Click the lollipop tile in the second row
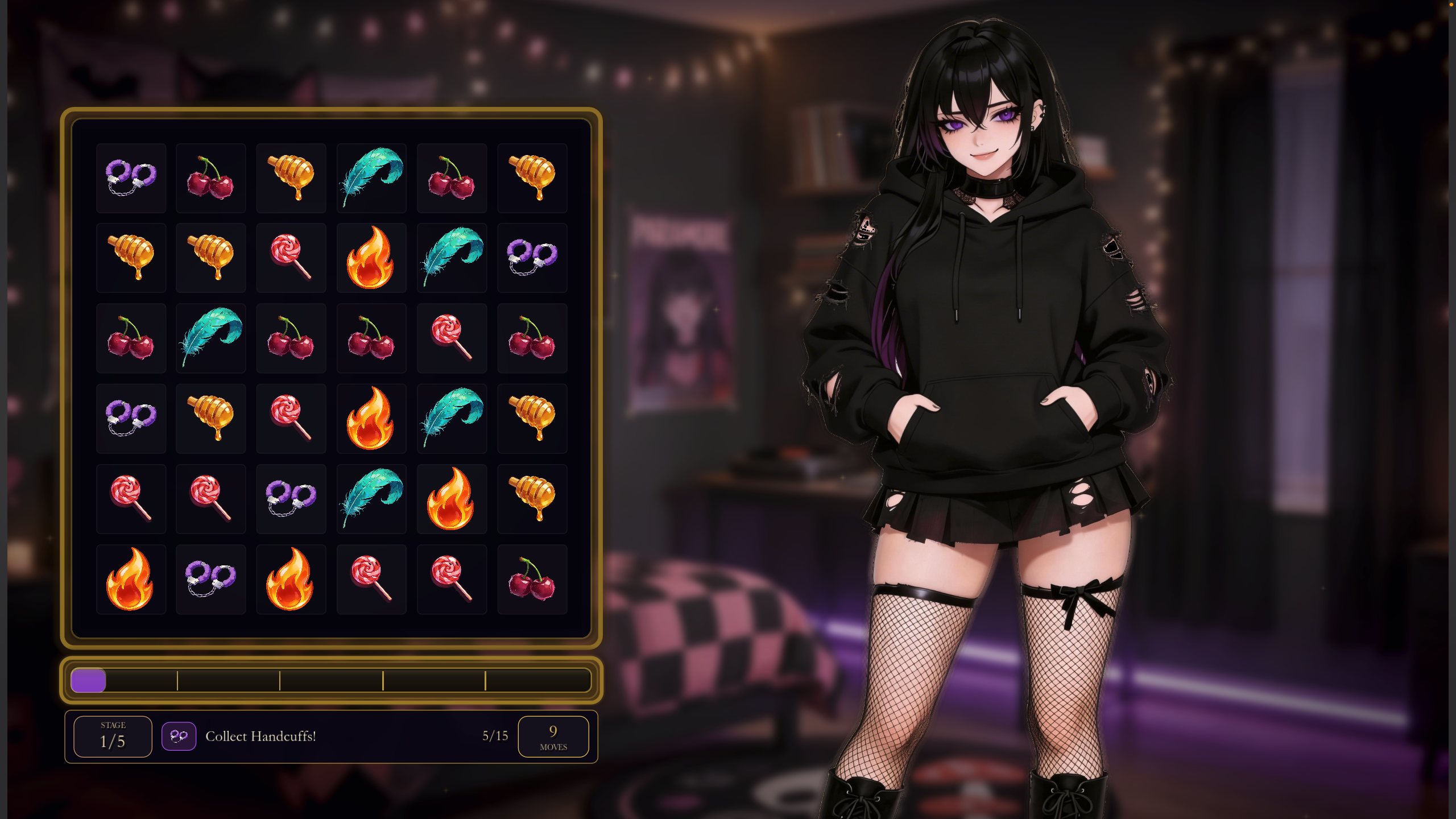1456x819 pixels. point(291,257)
